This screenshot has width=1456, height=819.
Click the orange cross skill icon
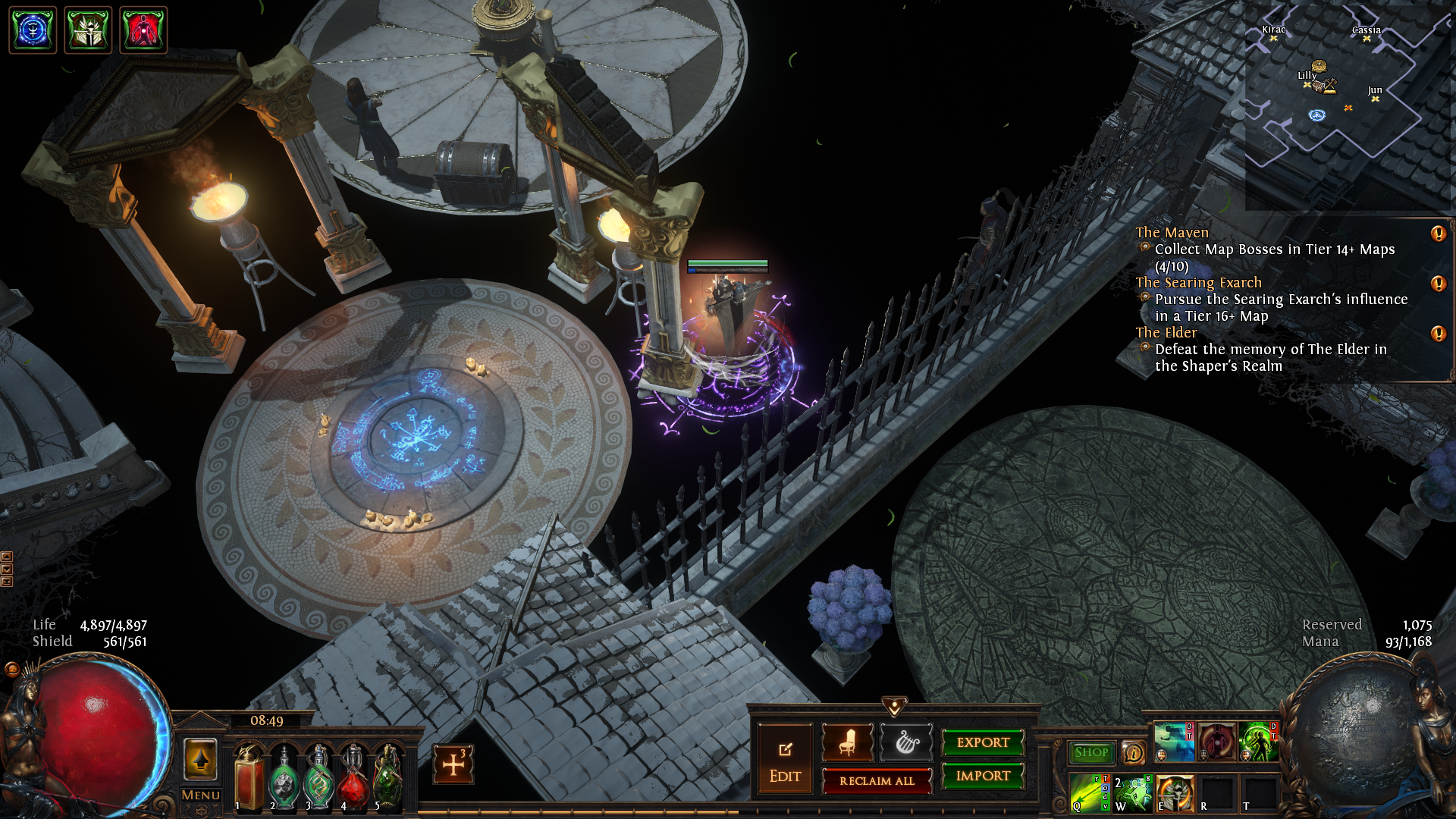point(453,764)
